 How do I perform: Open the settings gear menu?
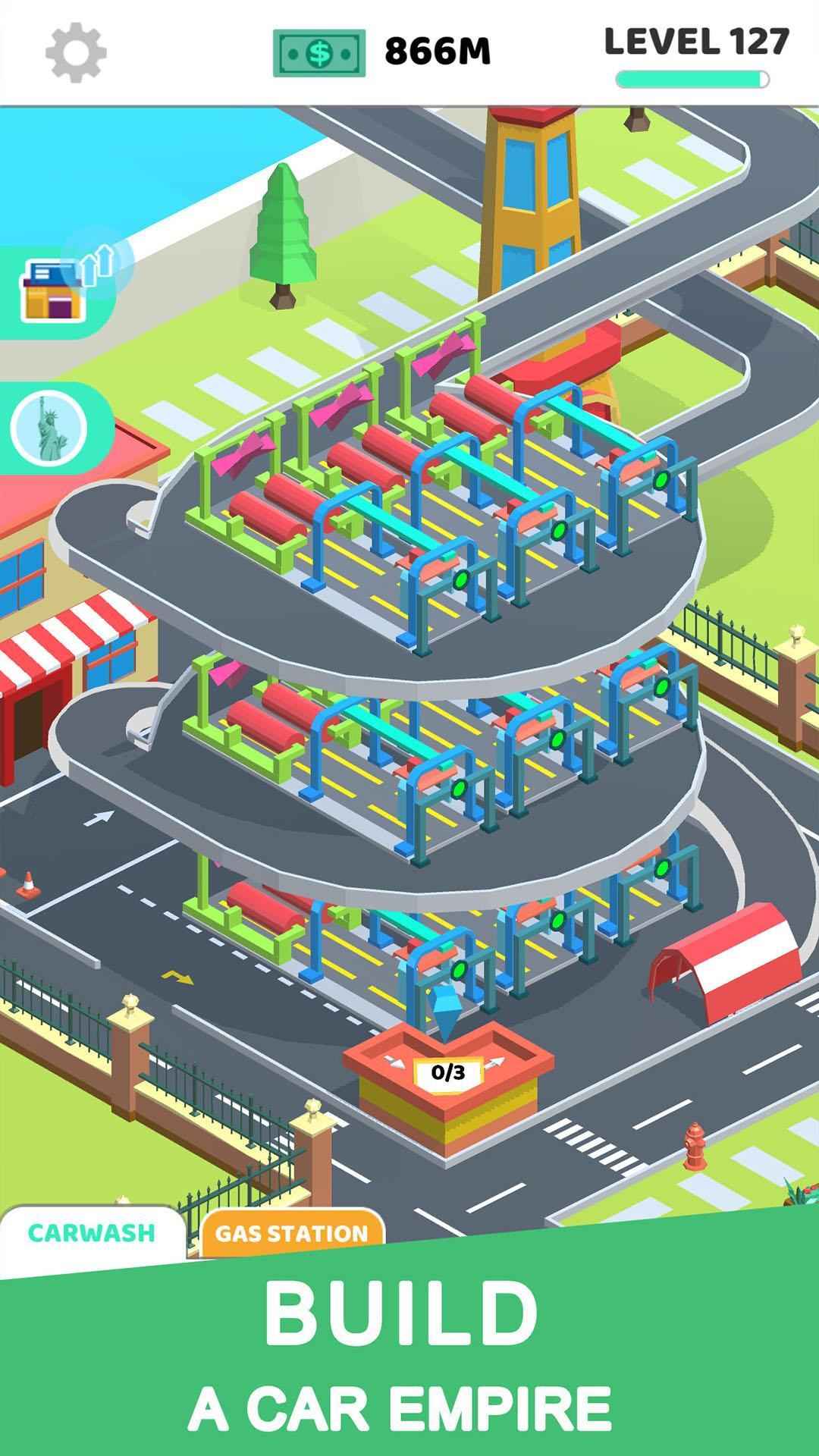pyautogui.click(x=75, y=52)
